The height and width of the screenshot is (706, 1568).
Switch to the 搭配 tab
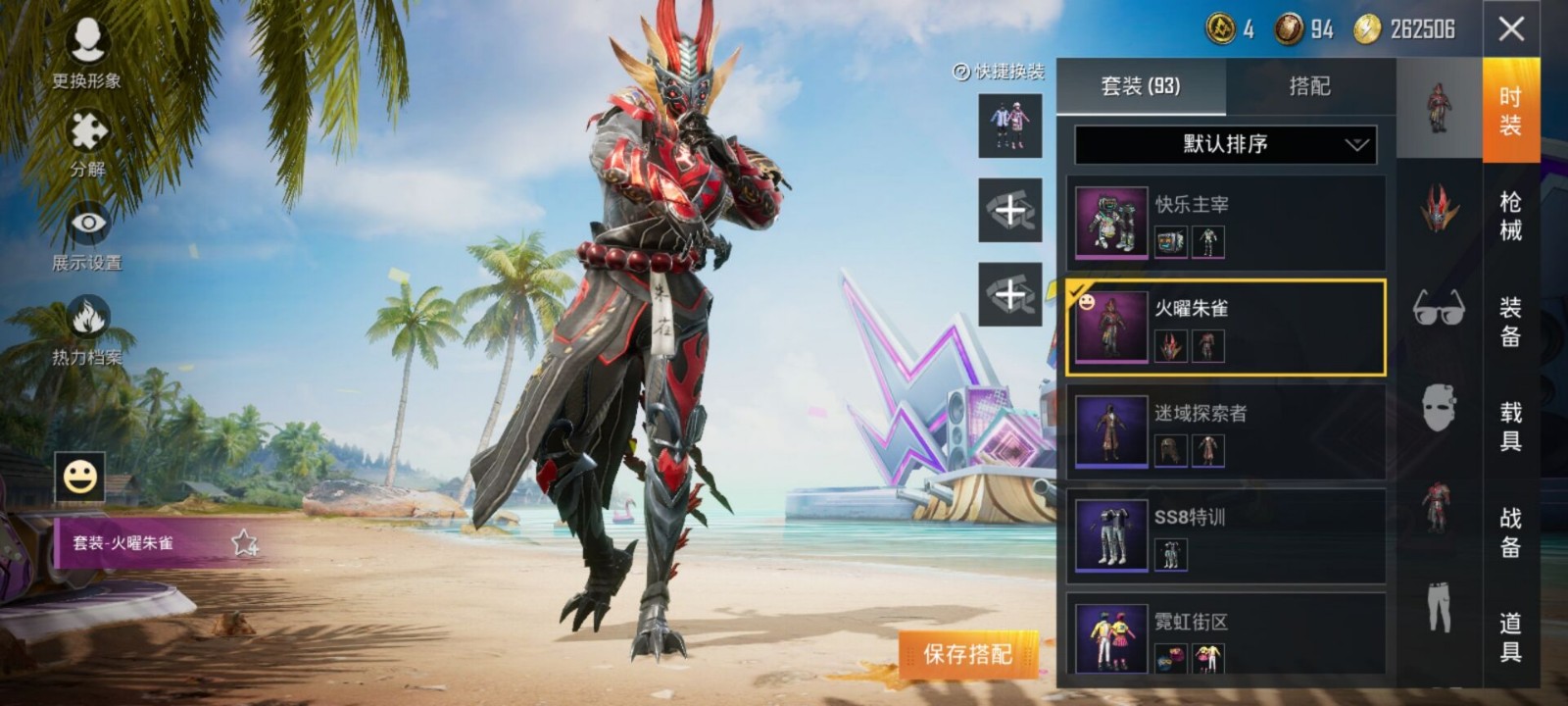pos(1309,86)
